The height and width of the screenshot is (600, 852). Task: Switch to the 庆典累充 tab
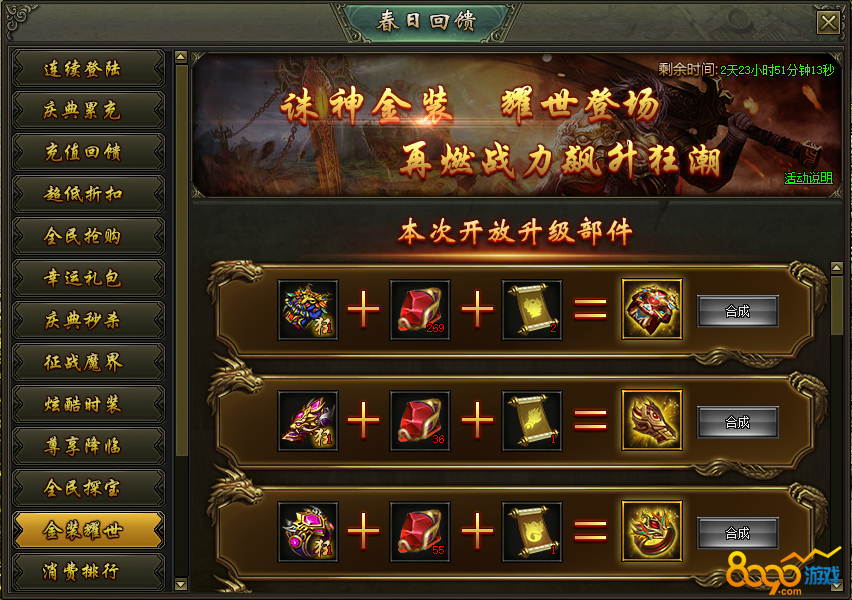(x=88, y=110)
